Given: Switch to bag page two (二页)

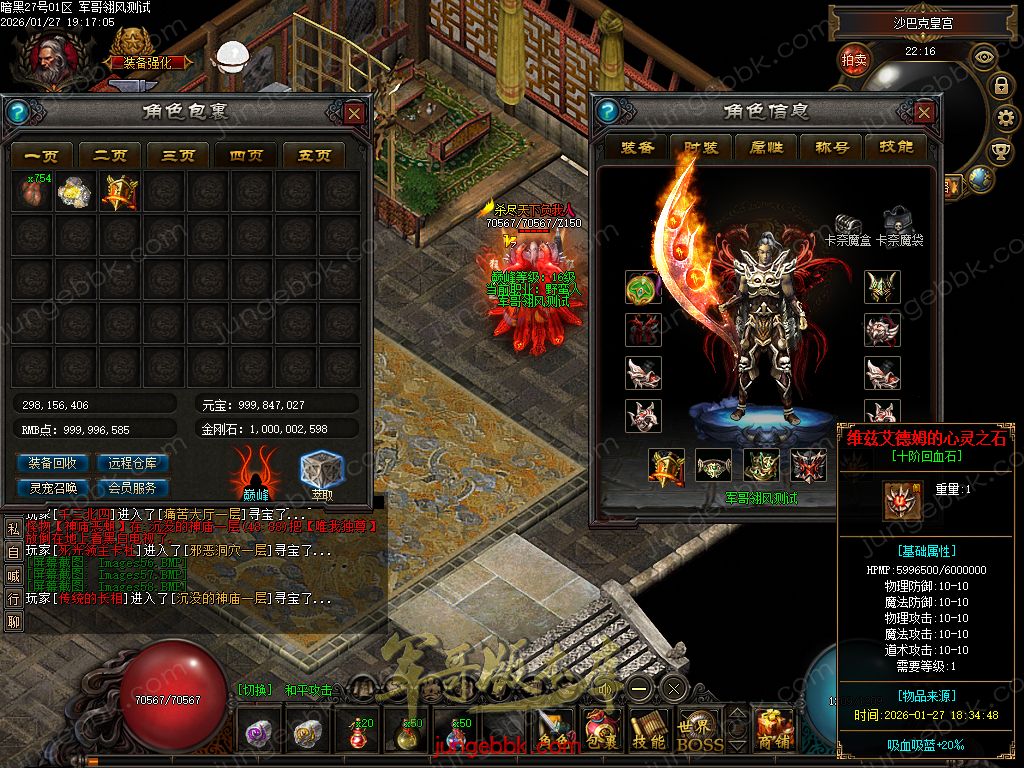Looking at the screenshot, I should pyautogui.click(x=110, y=155).
